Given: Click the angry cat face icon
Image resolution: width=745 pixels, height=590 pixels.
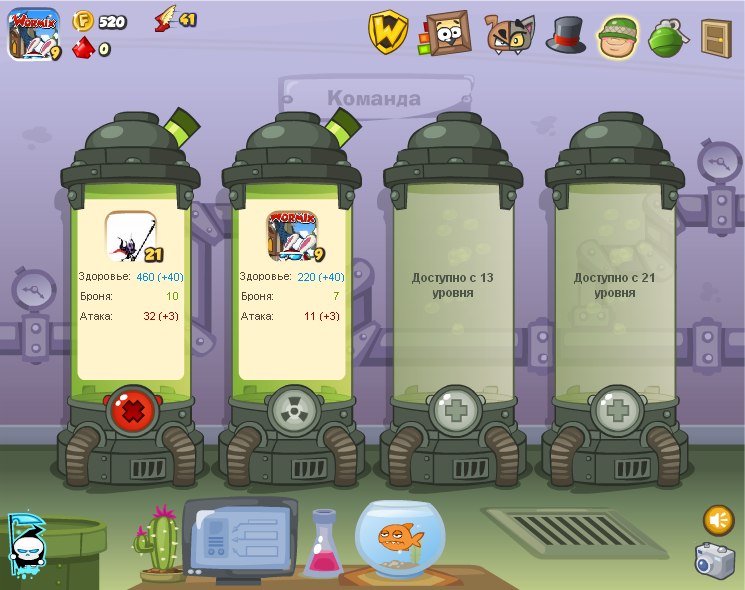Looking at the screenshot, I should click(510, 34).
